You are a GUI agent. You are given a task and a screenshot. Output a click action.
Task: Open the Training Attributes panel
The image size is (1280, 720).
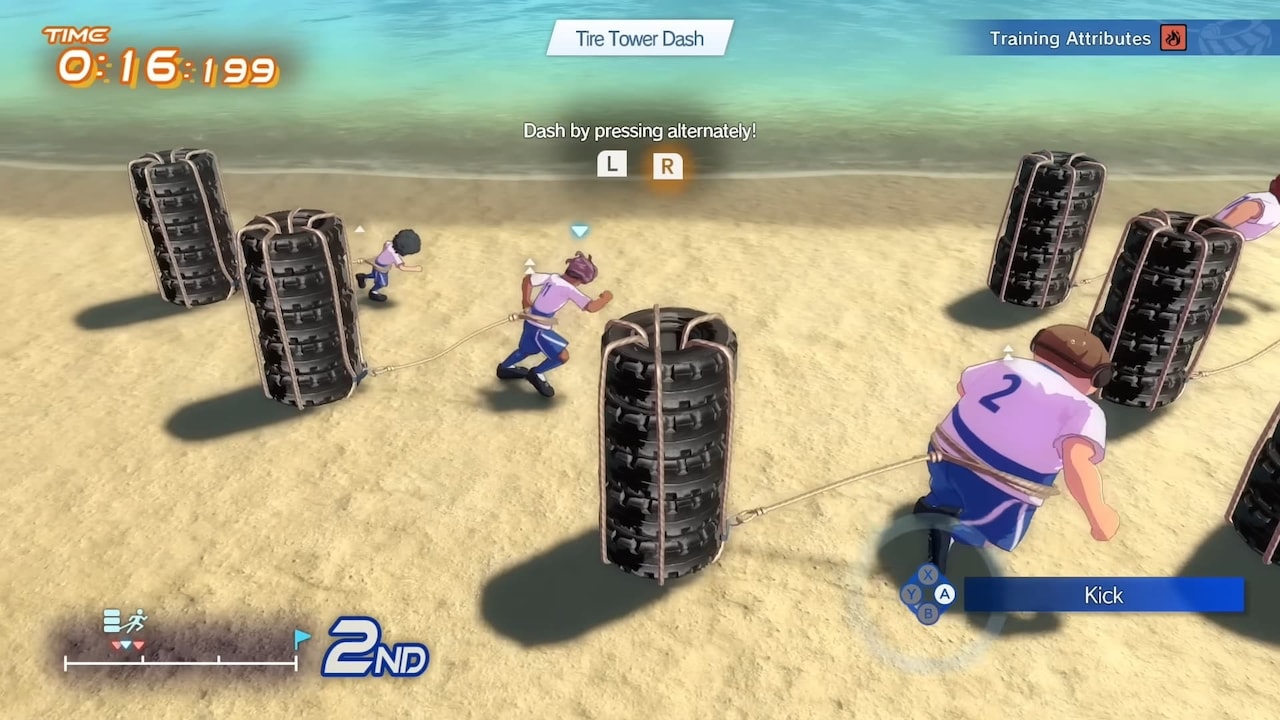(x=1069, y=39)
